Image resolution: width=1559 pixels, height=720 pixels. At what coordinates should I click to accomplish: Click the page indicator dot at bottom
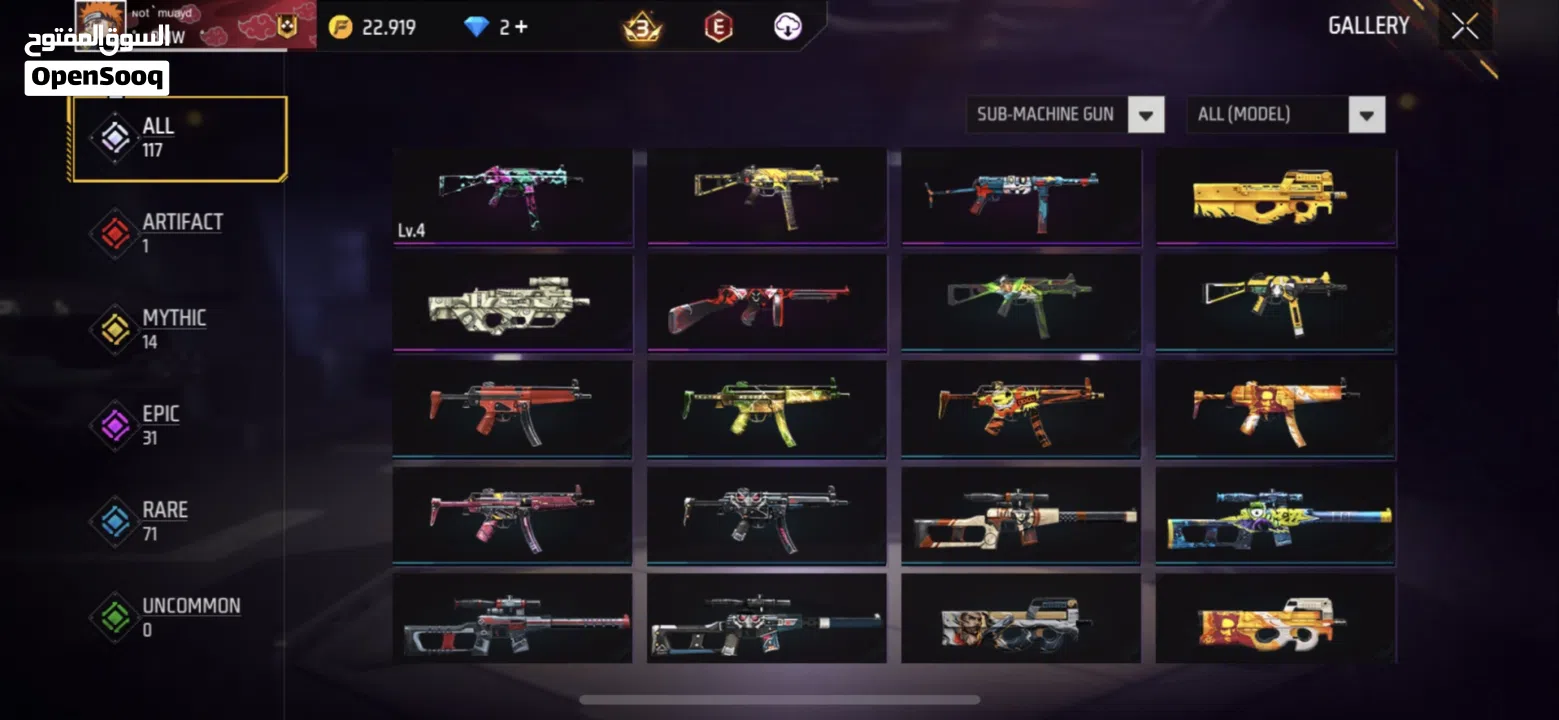tap(780, 700)
